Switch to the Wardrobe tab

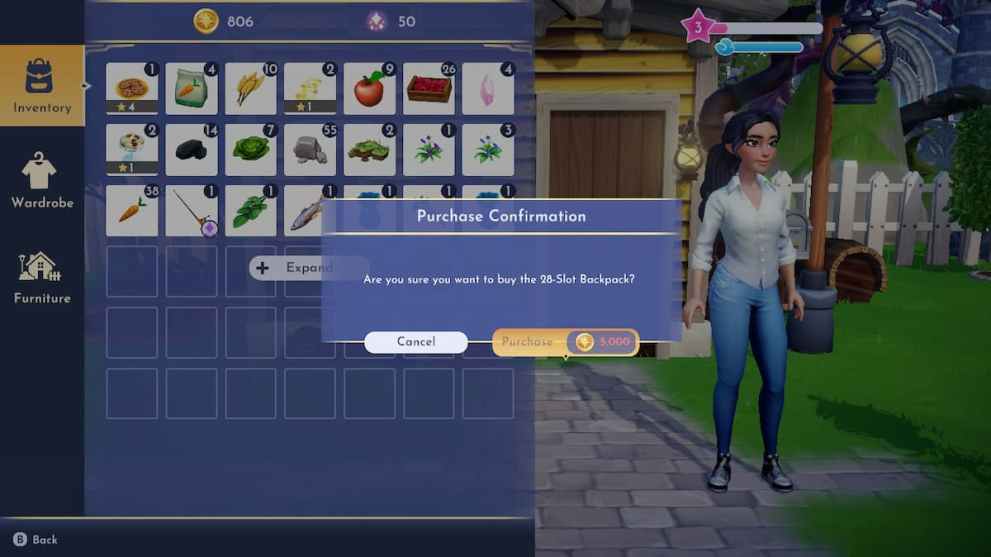coord(42,181)
